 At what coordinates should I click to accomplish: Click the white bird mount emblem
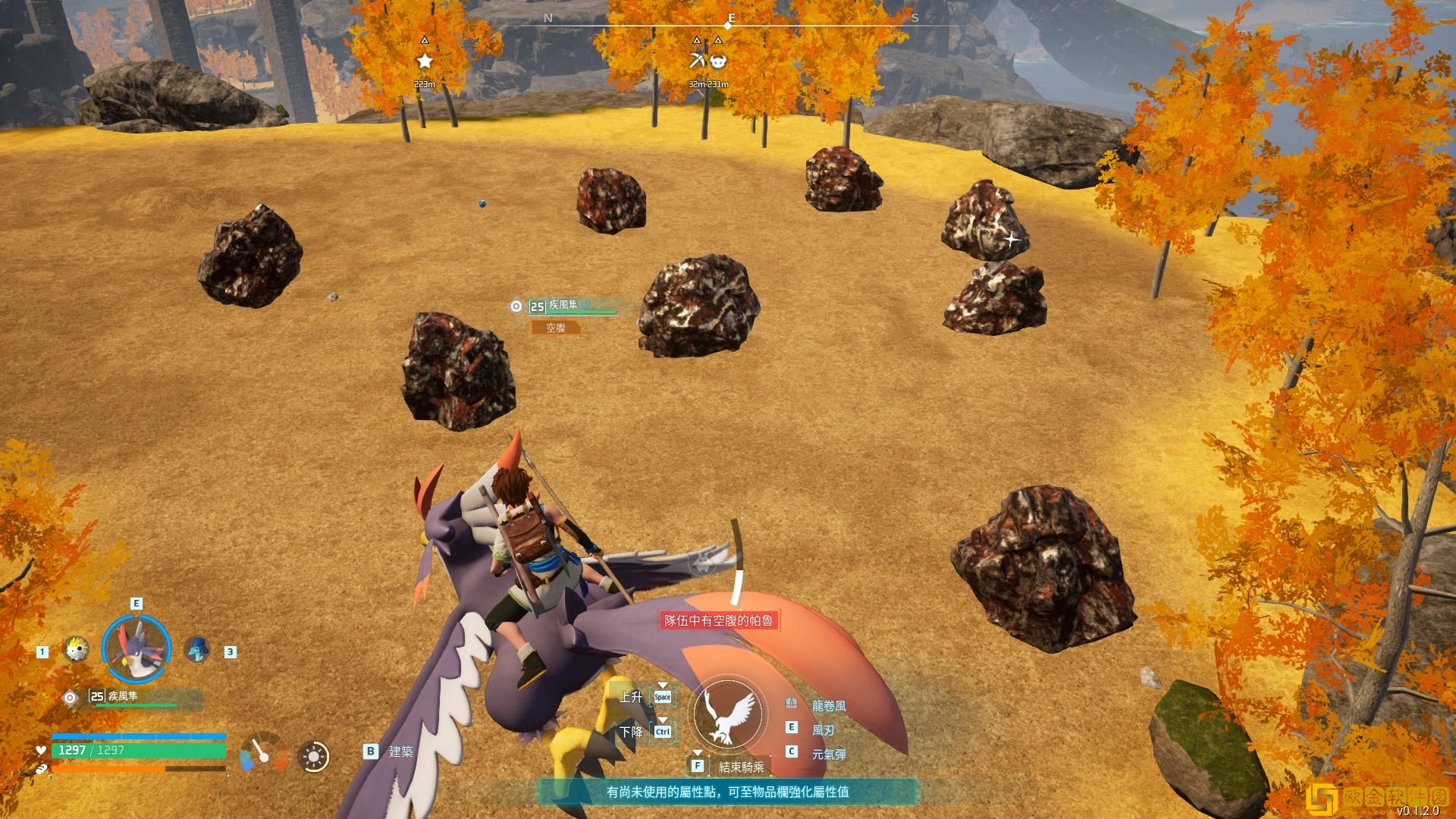click(728, 714)
